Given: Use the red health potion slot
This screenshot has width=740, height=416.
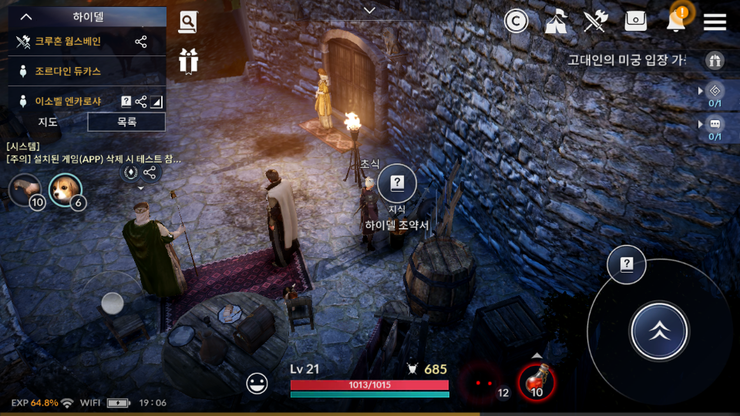Looking at the screenshot, I should (537, 380).
